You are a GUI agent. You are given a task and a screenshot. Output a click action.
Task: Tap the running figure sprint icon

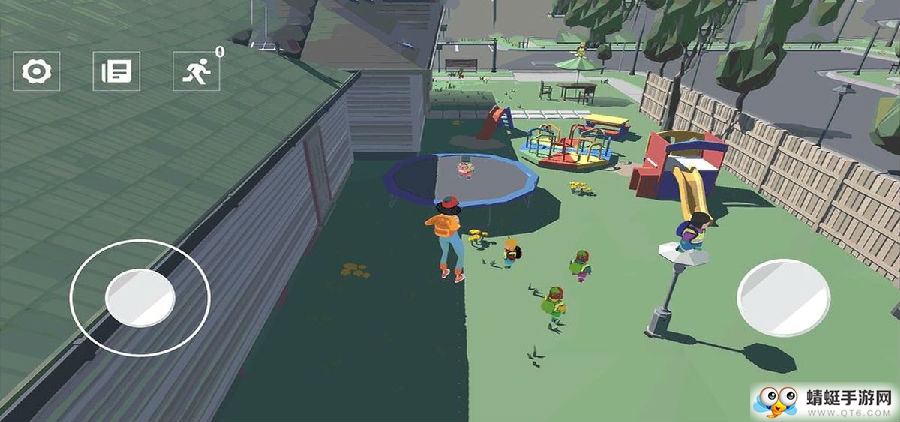coord(196,71)
